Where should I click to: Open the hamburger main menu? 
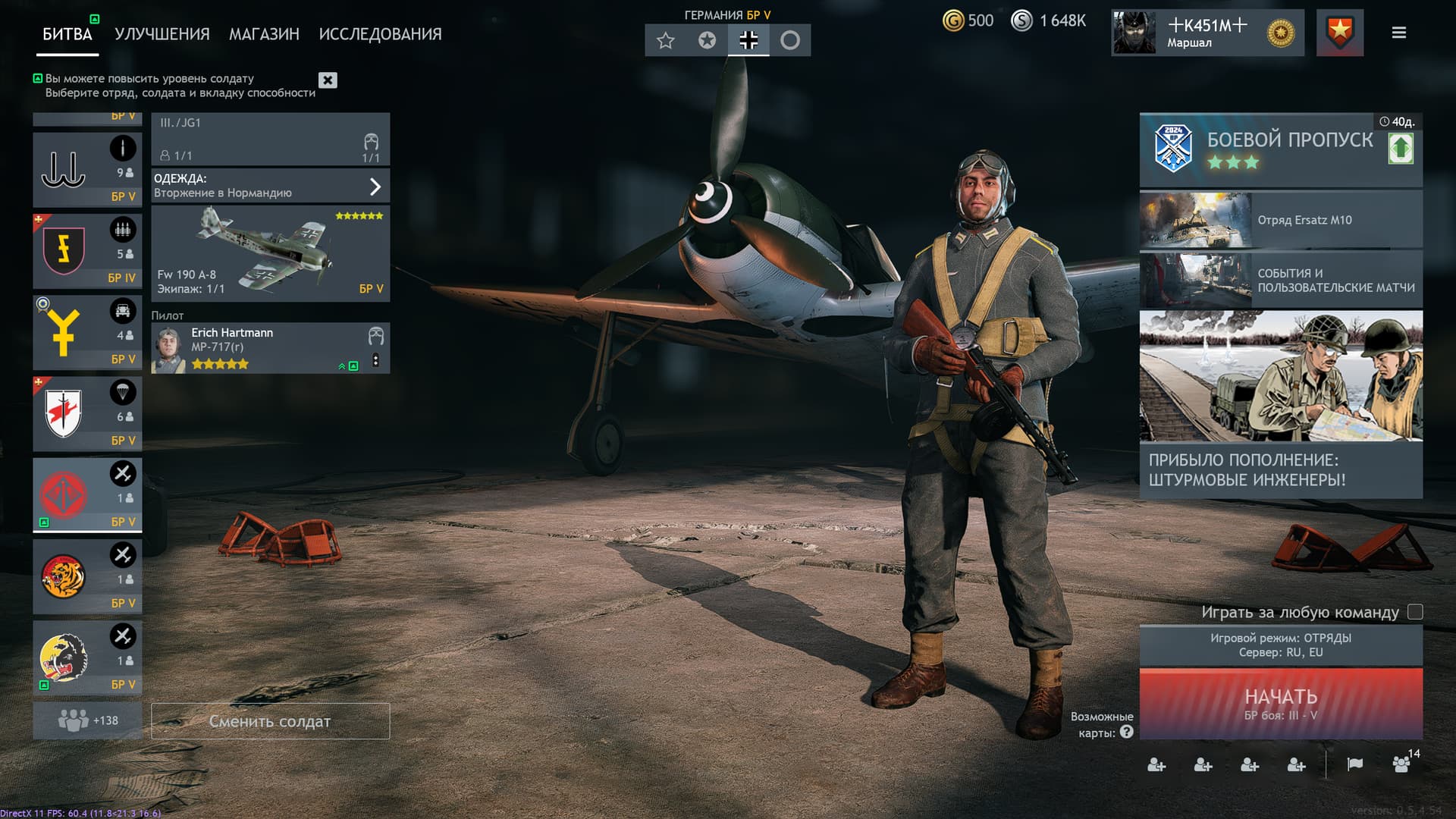point(1399,33)
